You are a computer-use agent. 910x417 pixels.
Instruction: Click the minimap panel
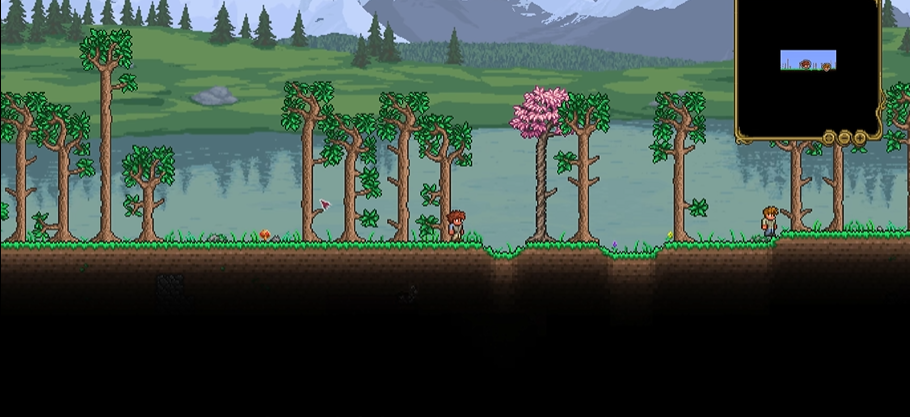coord(808,65)
